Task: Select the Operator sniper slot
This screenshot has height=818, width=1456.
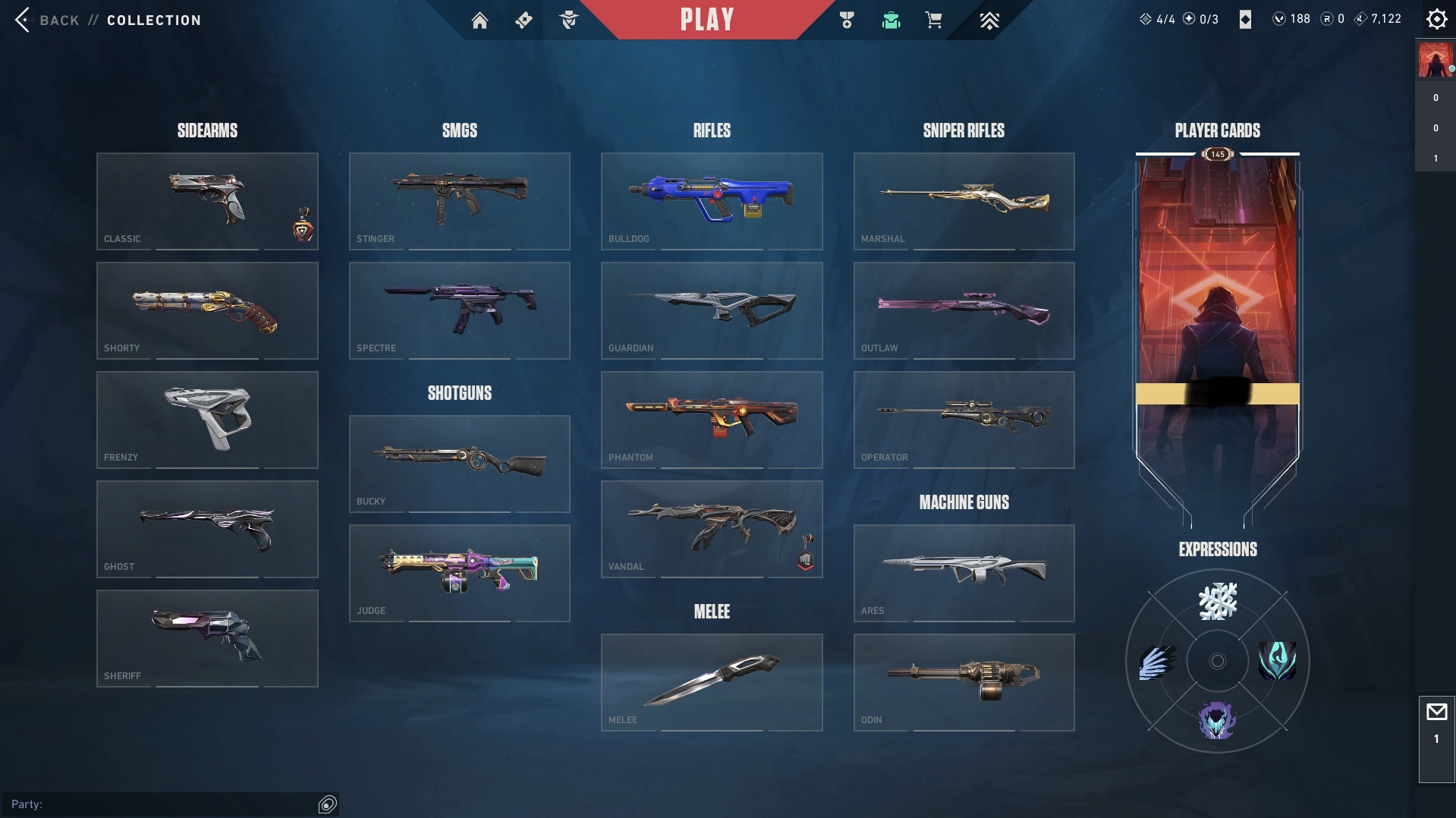Action: [x=964, y=420]
